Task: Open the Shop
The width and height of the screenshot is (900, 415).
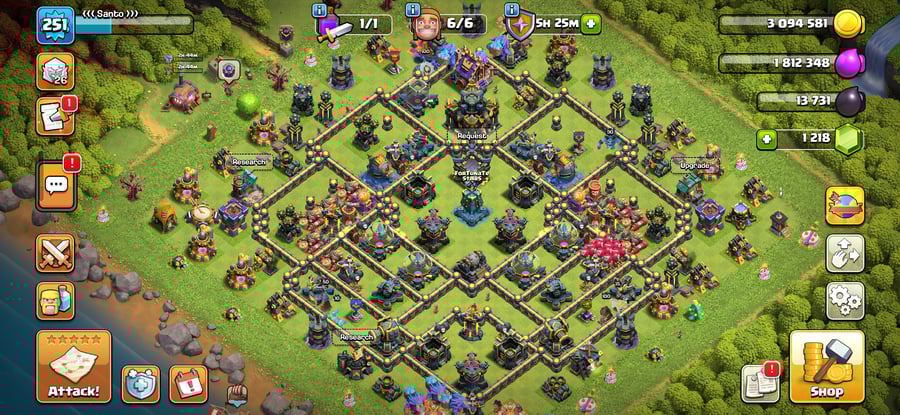Action: [x=826, y=366]
